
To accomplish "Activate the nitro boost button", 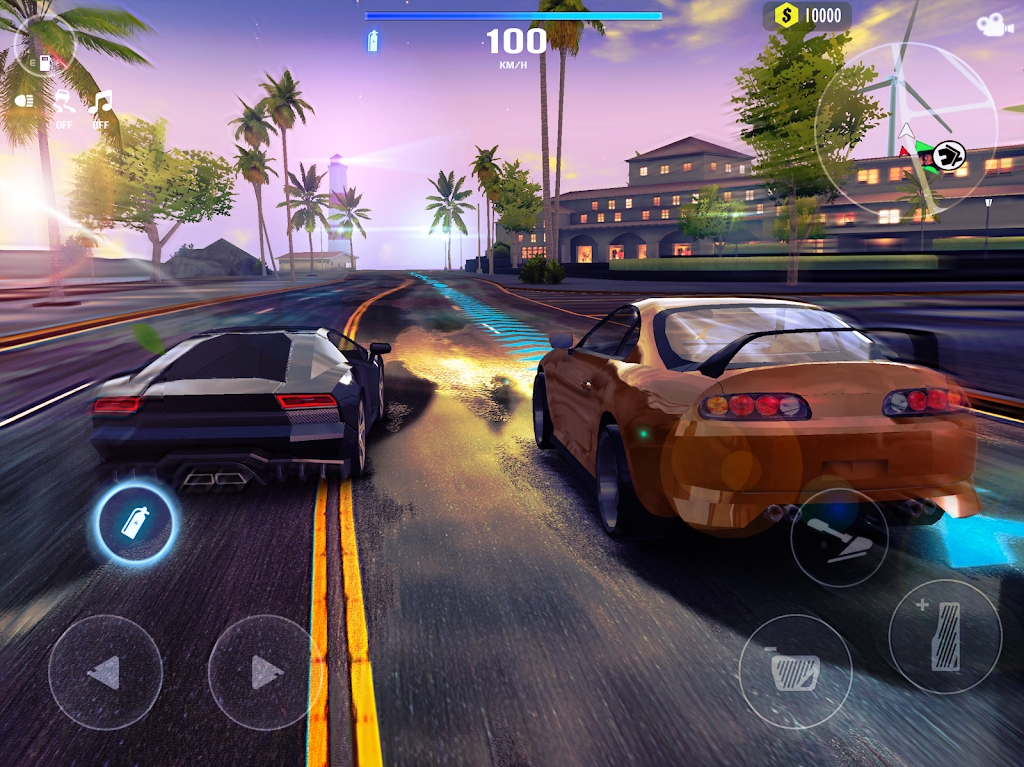I will tap(136, 522).
